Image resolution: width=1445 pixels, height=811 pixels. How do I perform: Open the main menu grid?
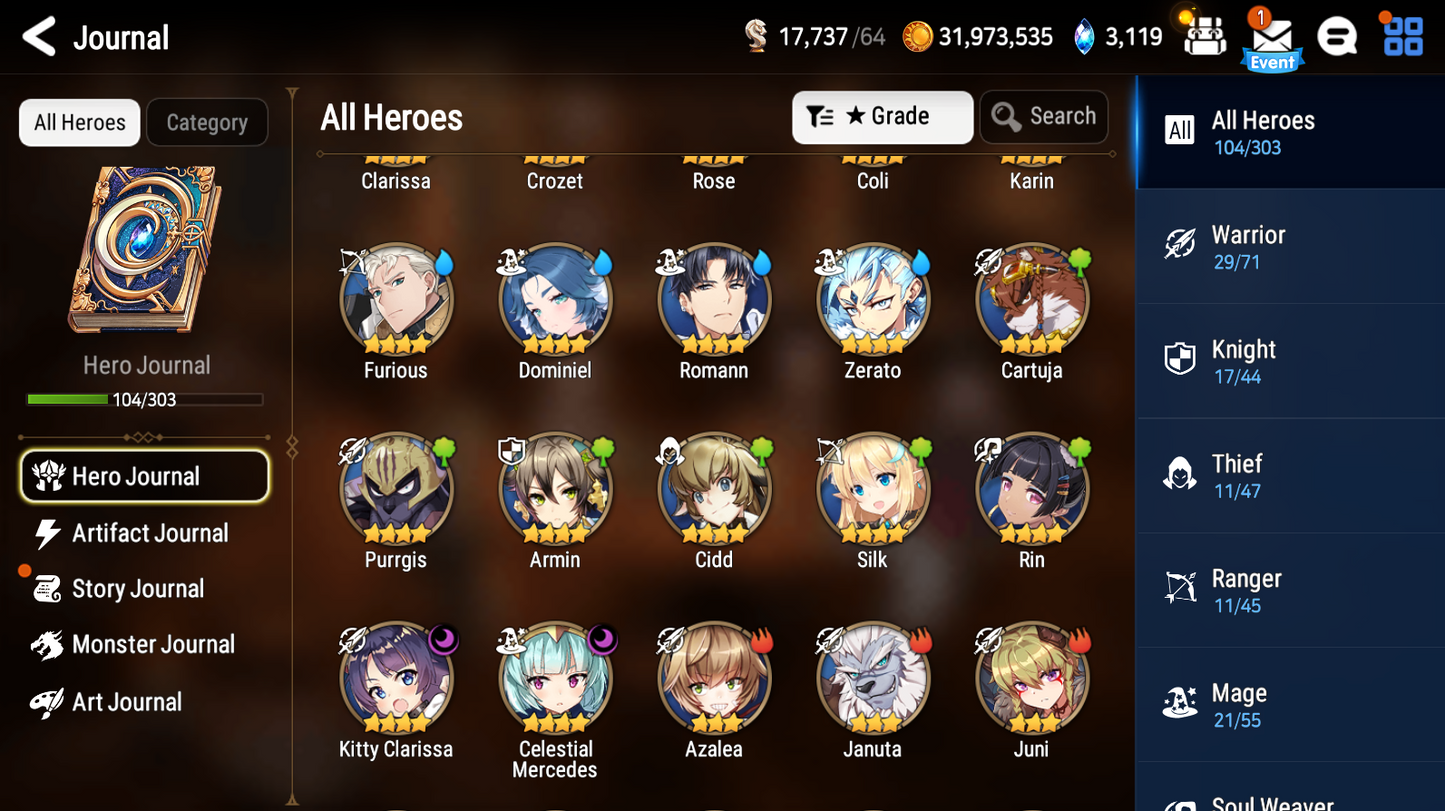point(1404,36)
